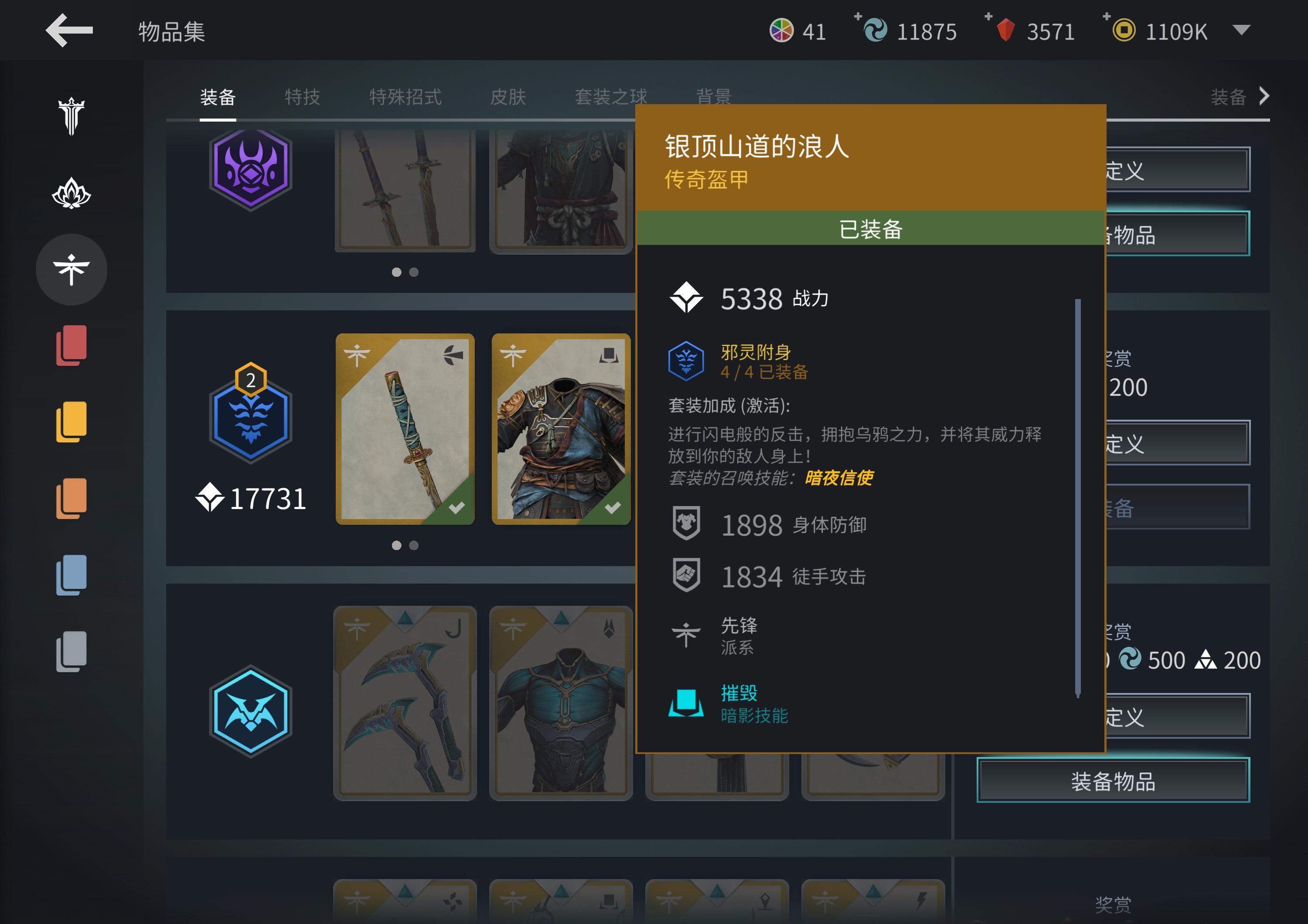The image size is (1308, 924).
Task: Select the yellow card stack in the sidebar
Action: pos(71,421)
